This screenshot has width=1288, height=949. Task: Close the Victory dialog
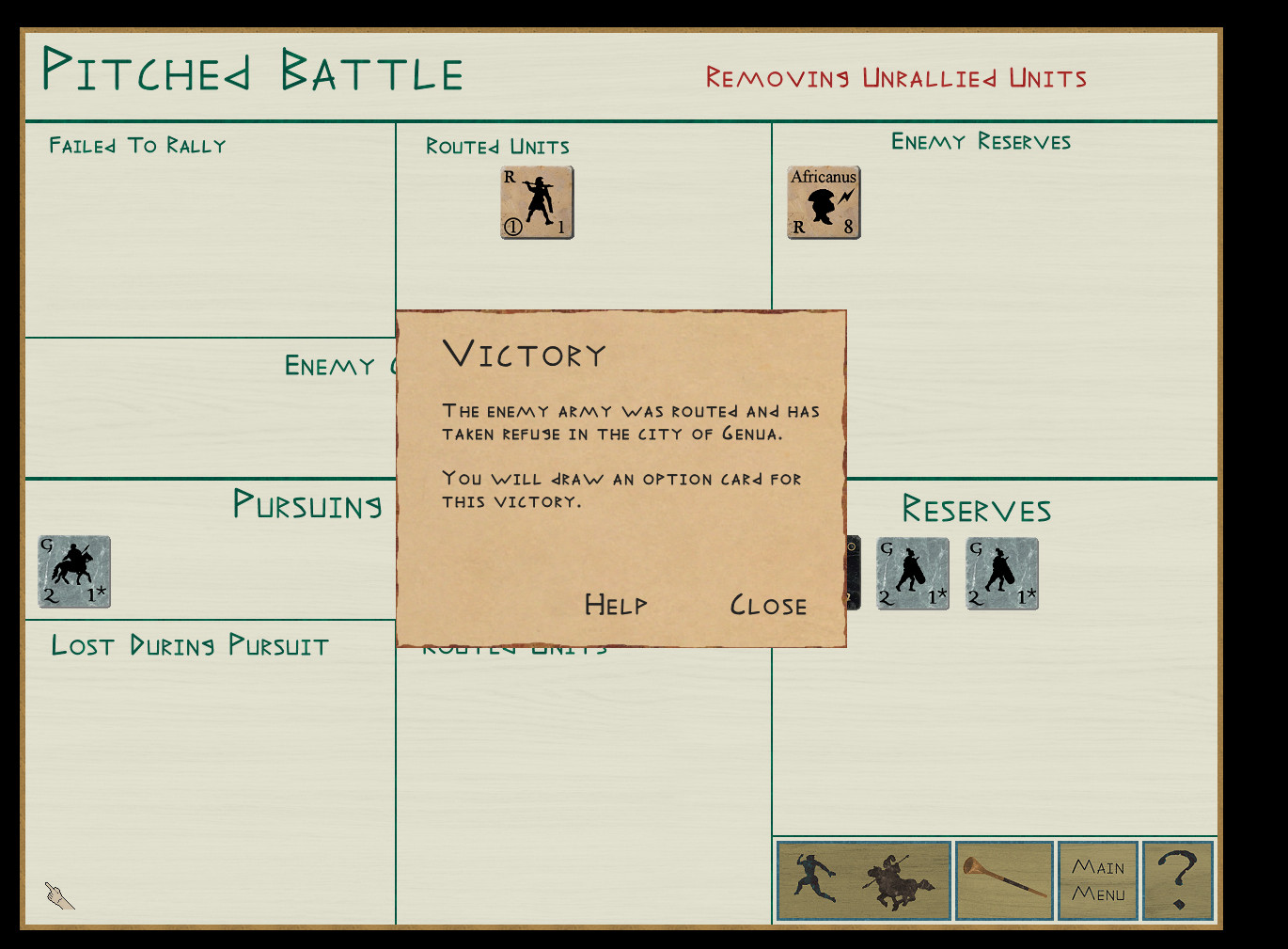[768, 605]
